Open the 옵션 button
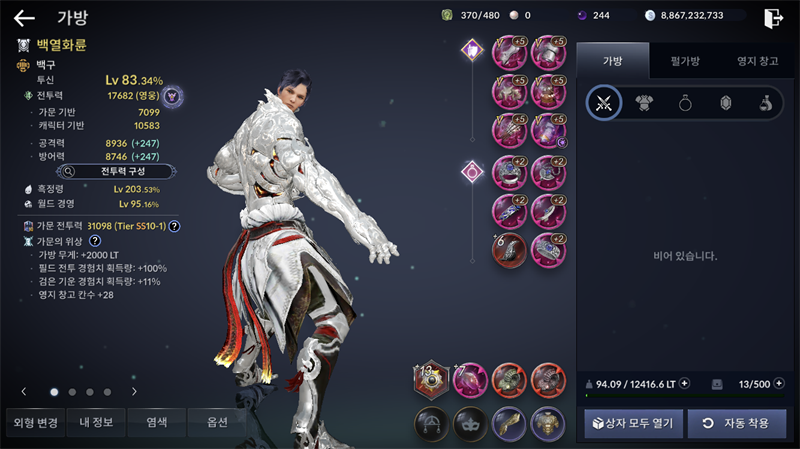The image size is (800, 449). point(218,423)
